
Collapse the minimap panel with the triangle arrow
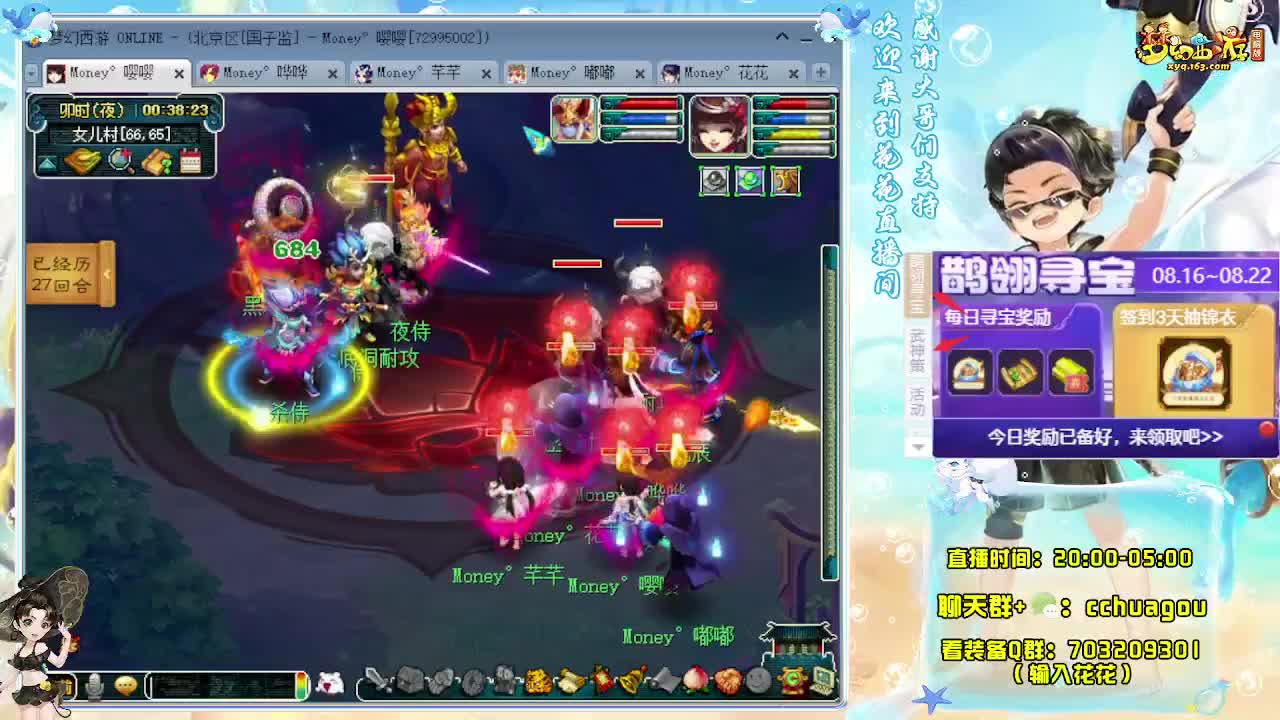(x=47, y=162)
